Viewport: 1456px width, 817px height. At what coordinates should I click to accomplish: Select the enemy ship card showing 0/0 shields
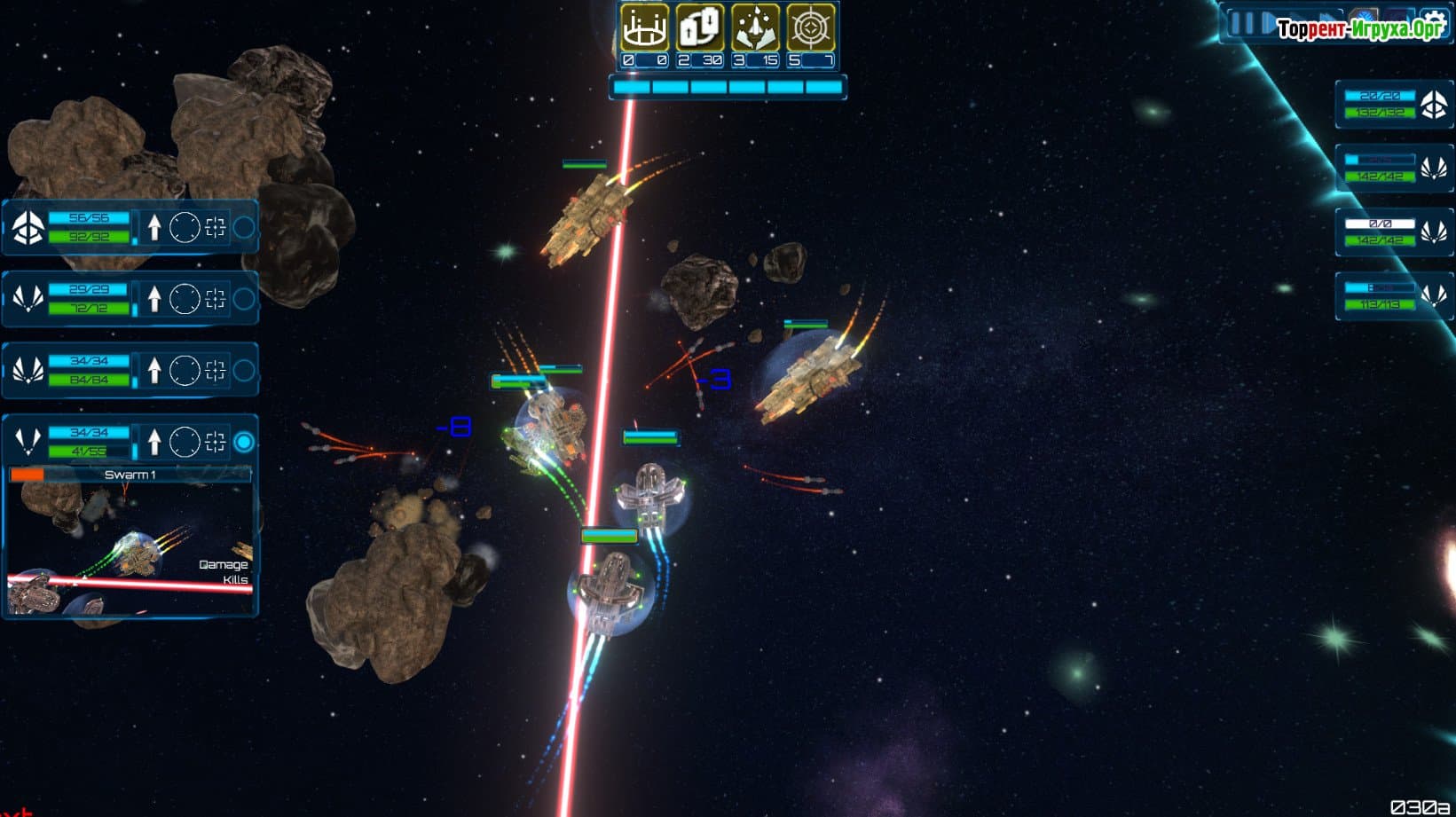click(x=1393, y=232)
